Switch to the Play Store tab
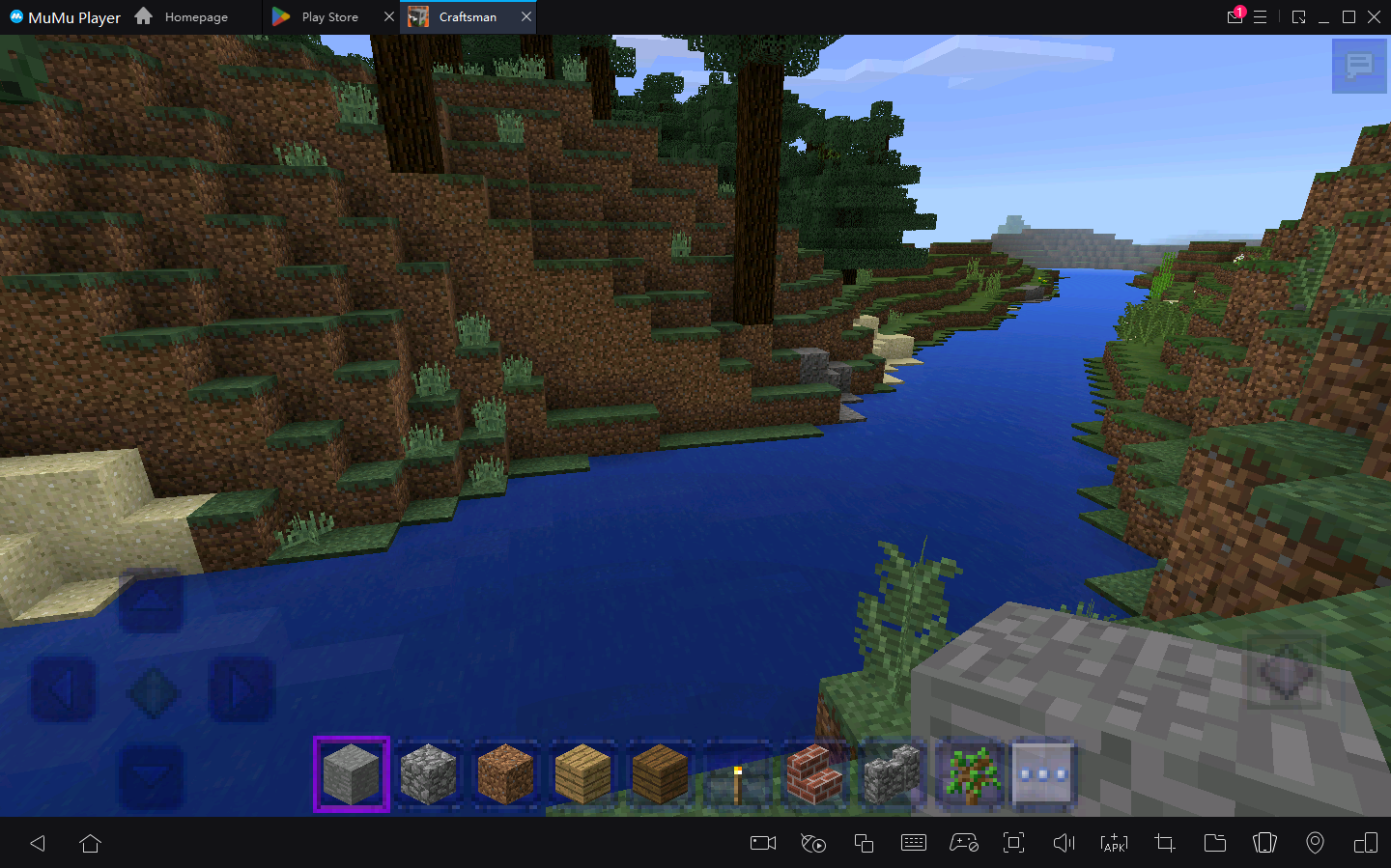The width and height of the screenshot is (1391, 868). pos(328,16)
